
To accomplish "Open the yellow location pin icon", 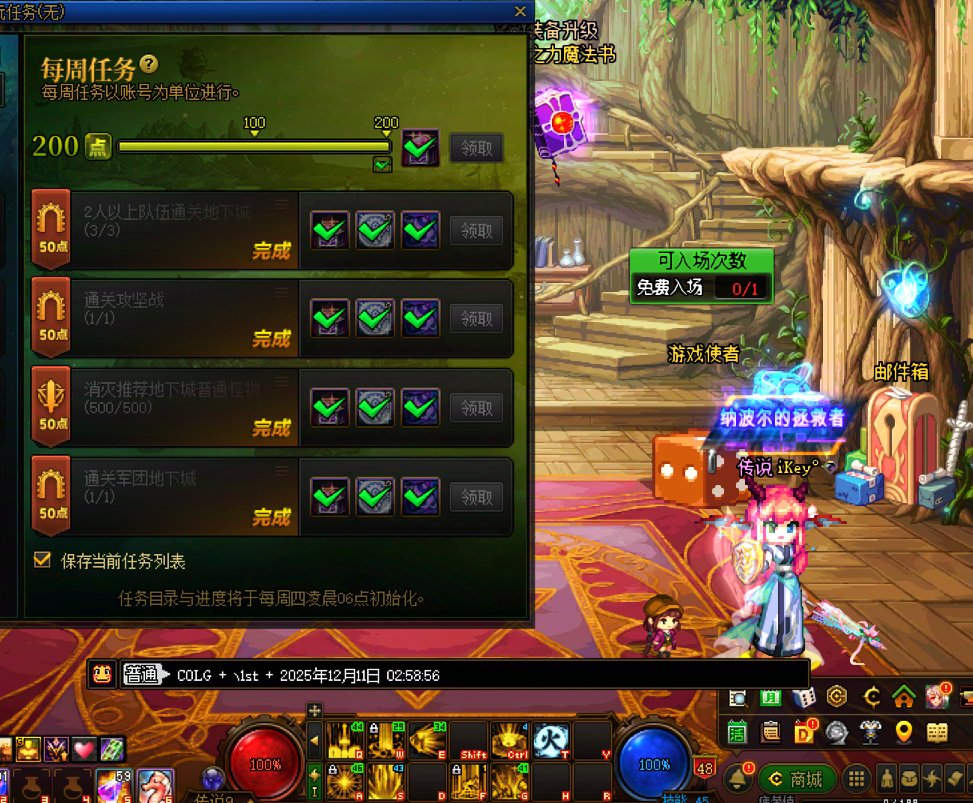I will (904, 732).
